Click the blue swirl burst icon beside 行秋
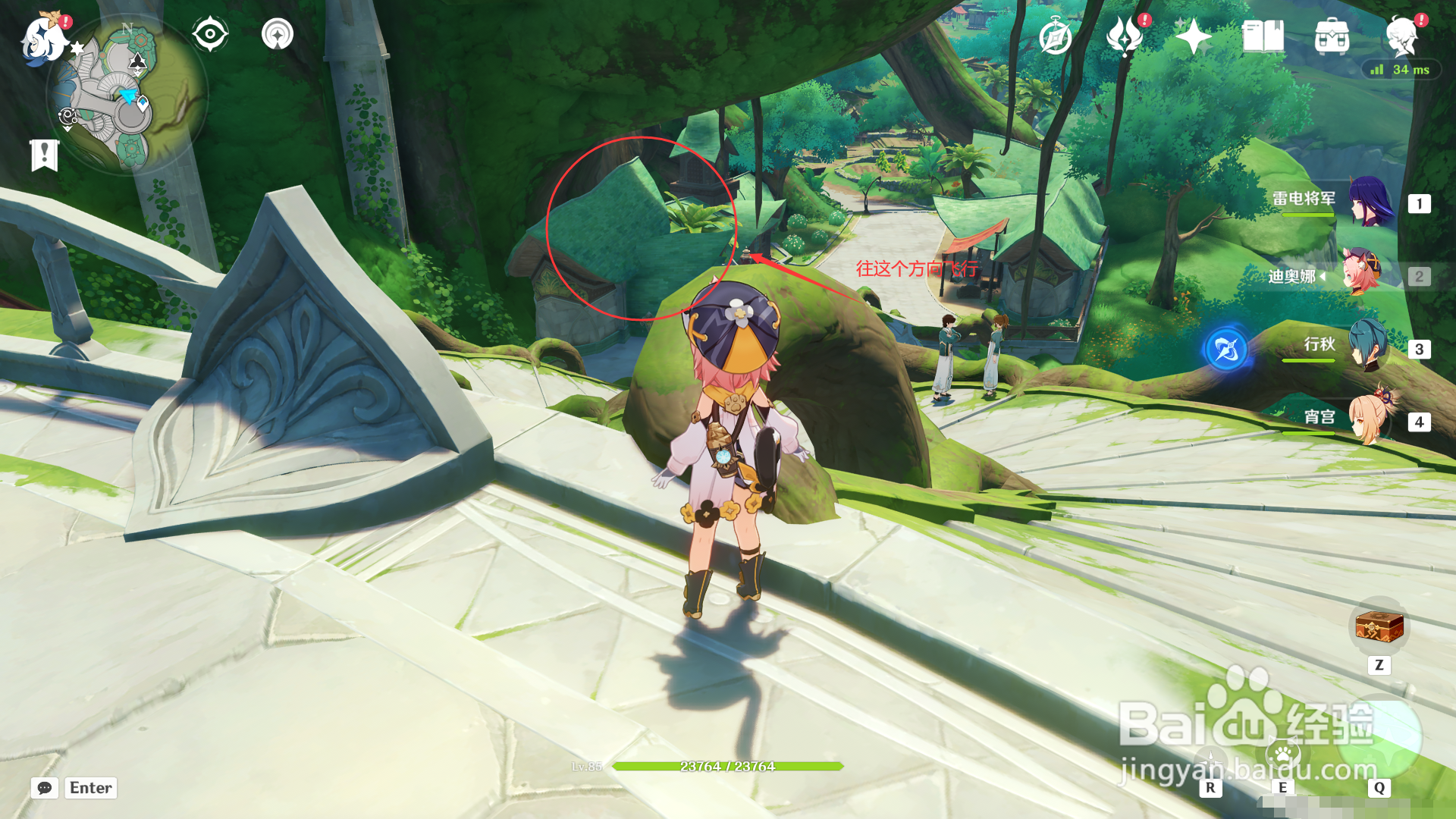The width and height of the screenshot is (1456, 819). coord(1226,350)
